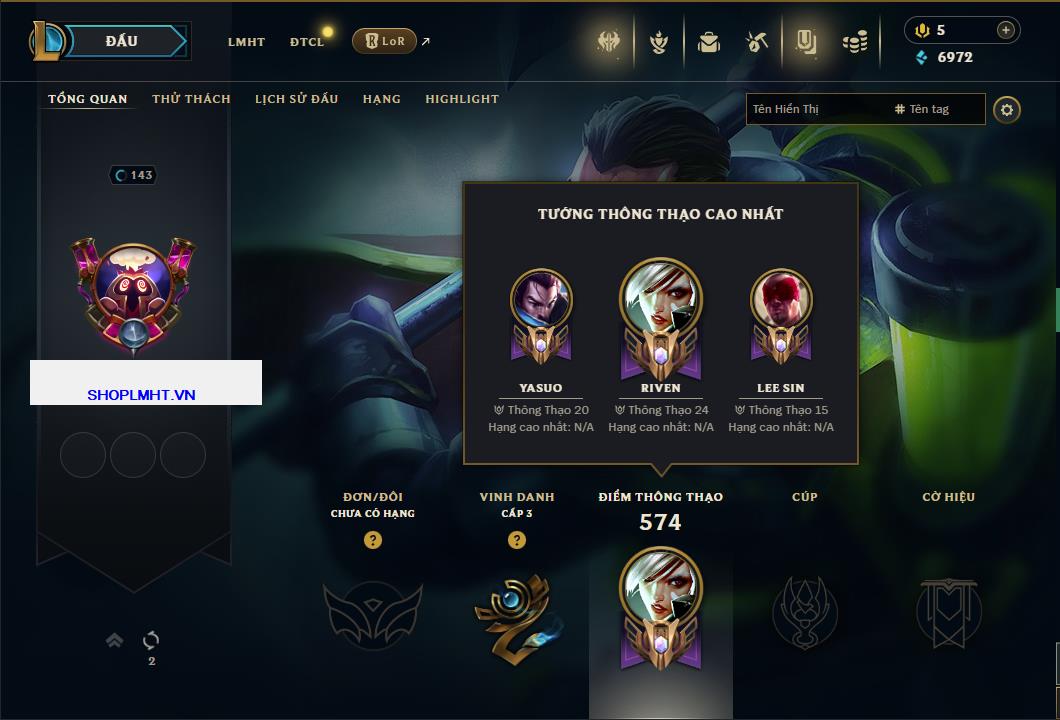Open the profile settings gear
Screen dimensions: 1060x720
coord(1007,109)
